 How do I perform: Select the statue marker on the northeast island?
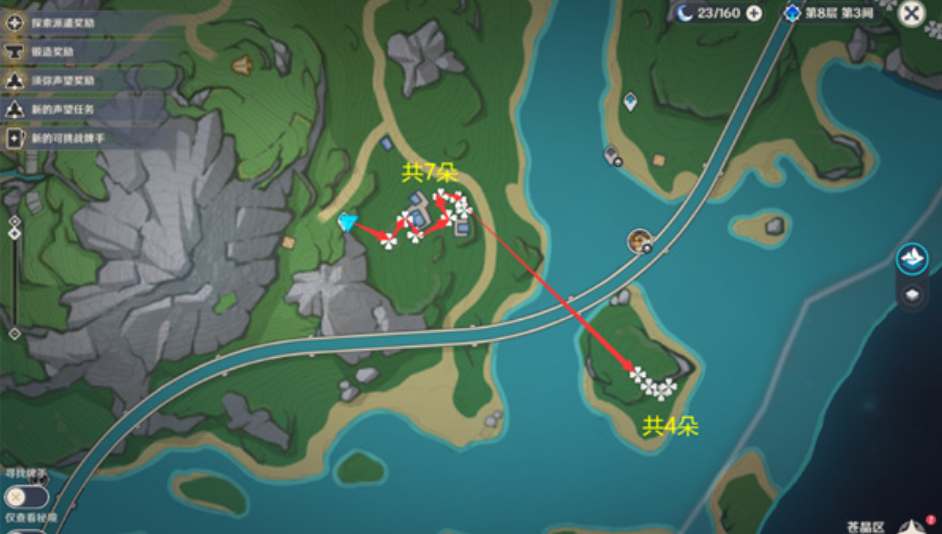(630, 101)
